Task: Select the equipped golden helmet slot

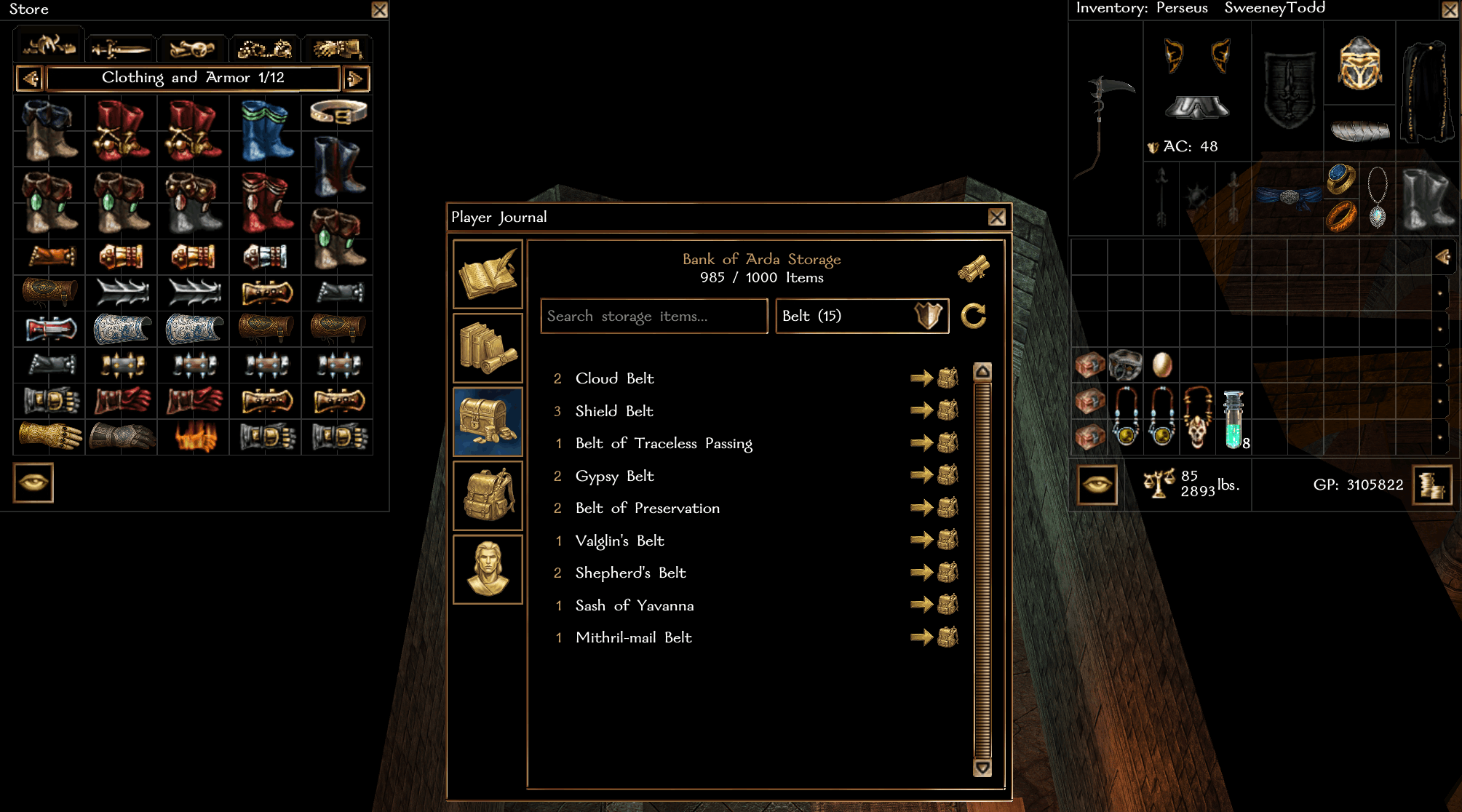Action: coord(1359,63)
